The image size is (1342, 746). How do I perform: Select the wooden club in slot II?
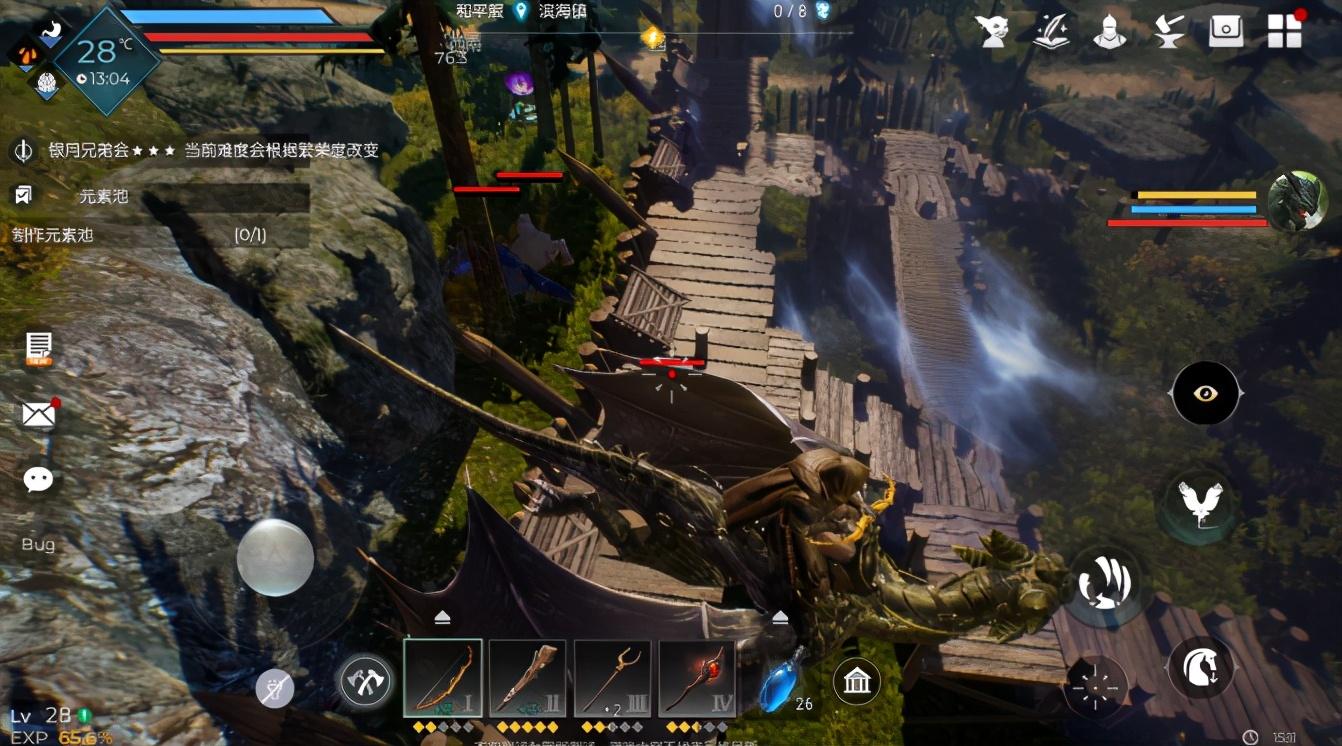coord(527,679)
